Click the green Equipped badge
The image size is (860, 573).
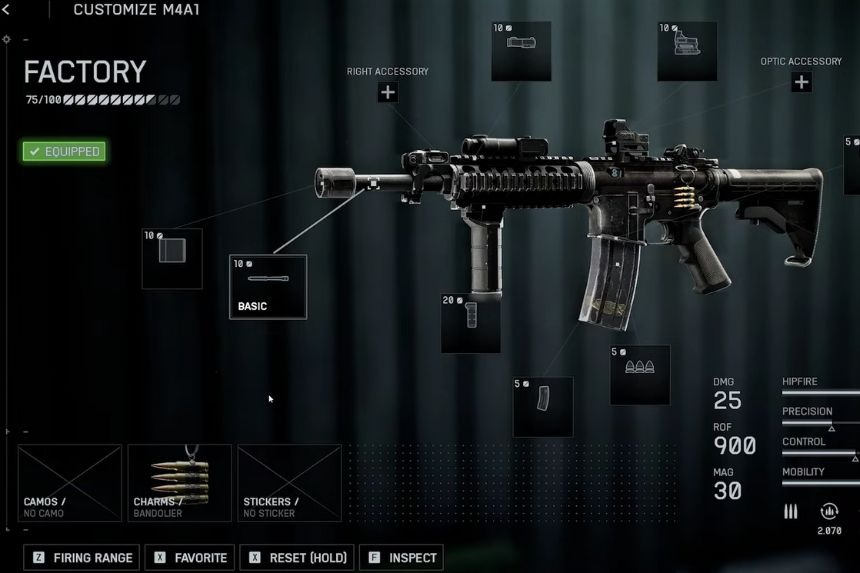[x=64, y=152]
